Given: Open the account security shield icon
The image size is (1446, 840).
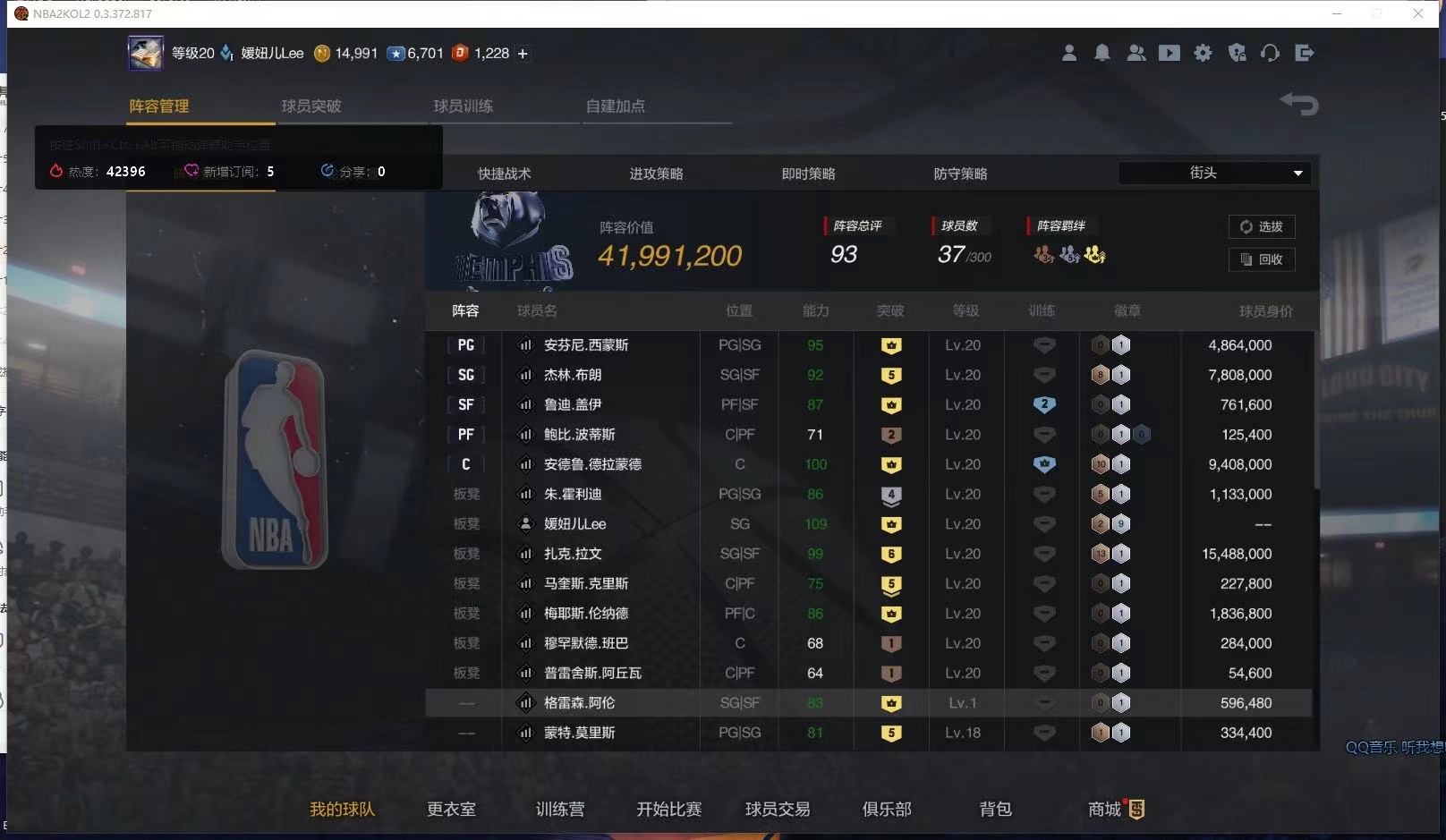Looking at the screenshot, I should click(x=1237, y=53).
